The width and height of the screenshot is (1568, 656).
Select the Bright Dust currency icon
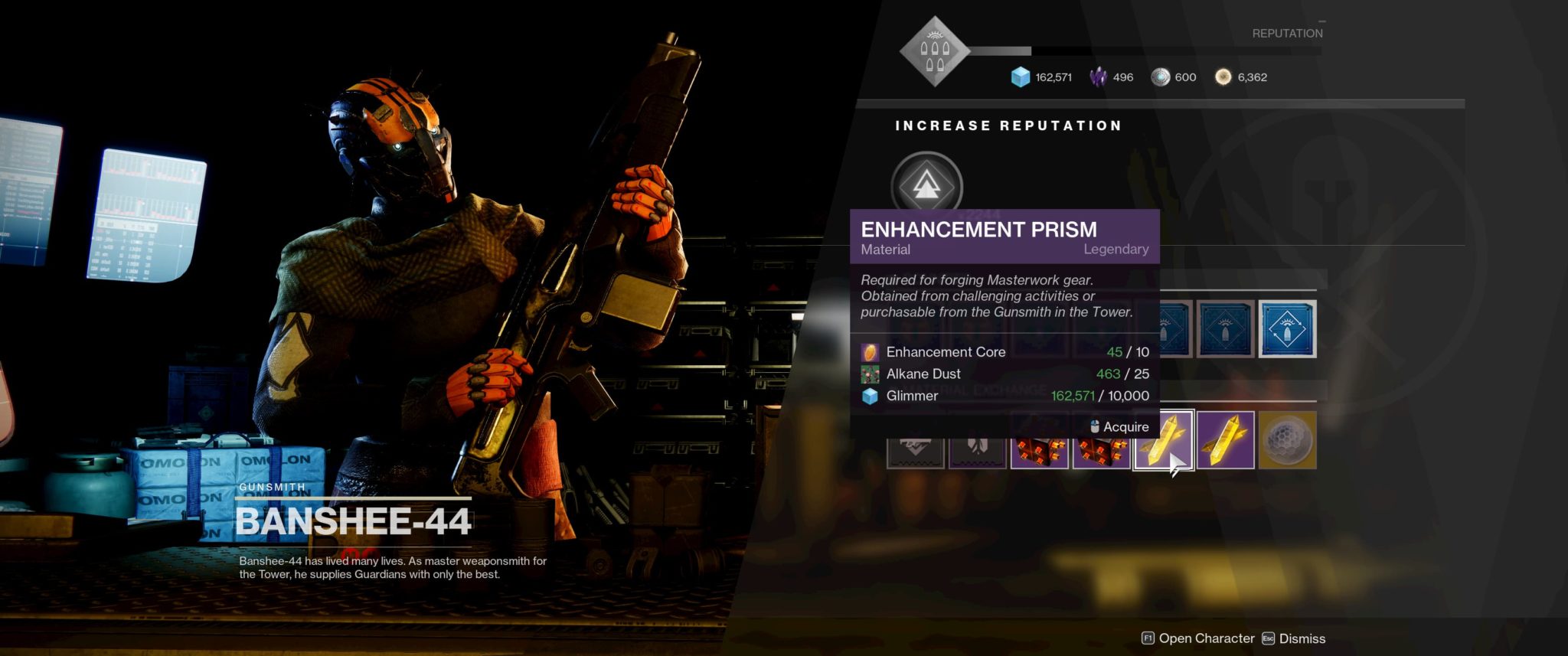(1223, 77)
